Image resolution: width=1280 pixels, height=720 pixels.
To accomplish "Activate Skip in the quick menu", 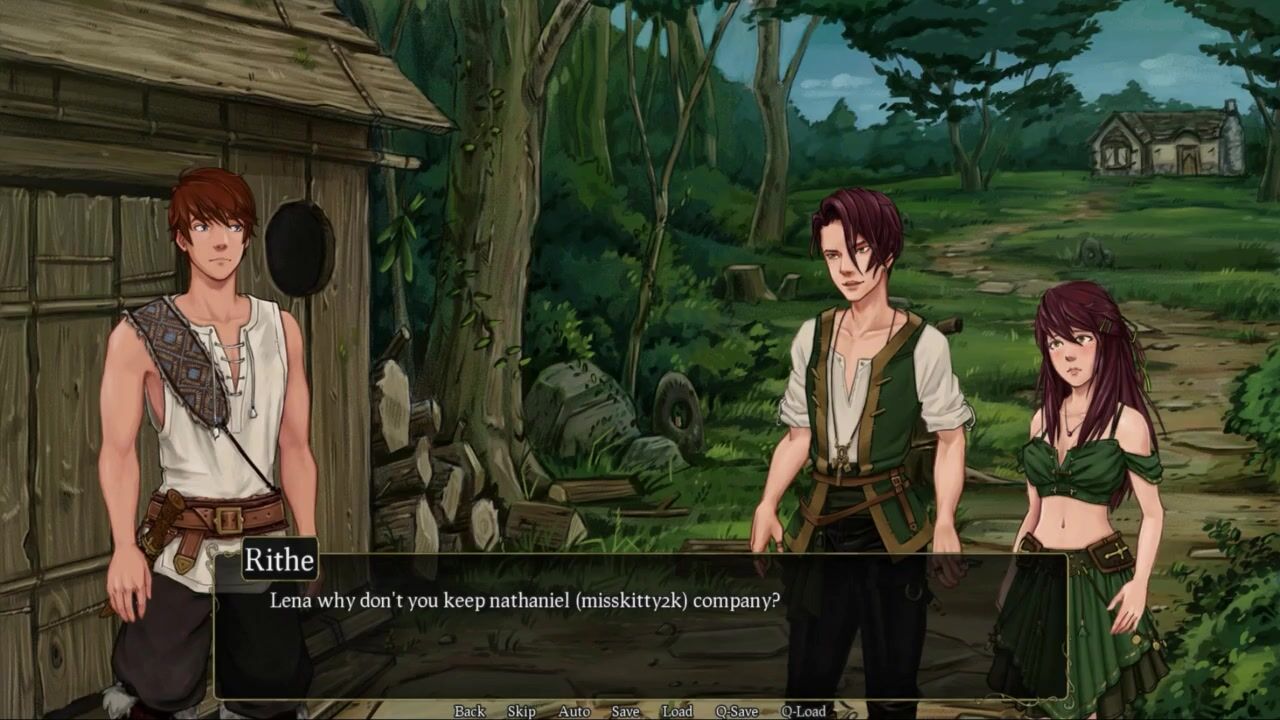I will tap(521, 711).
